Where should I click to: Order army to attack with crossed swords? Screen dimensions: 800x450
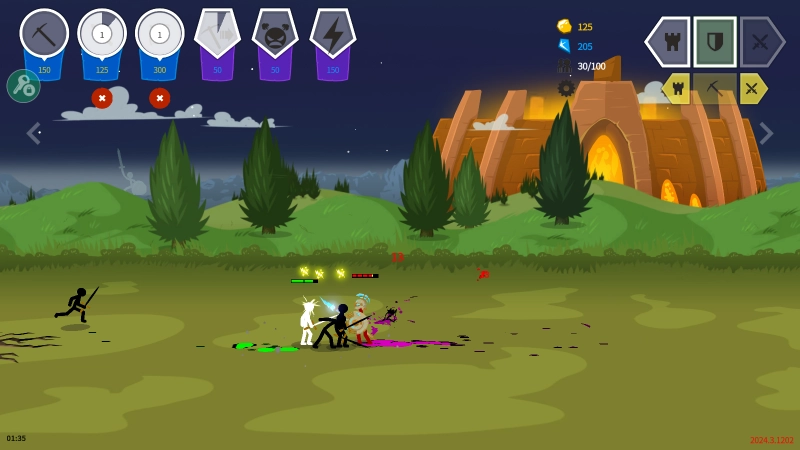(761, 42)
